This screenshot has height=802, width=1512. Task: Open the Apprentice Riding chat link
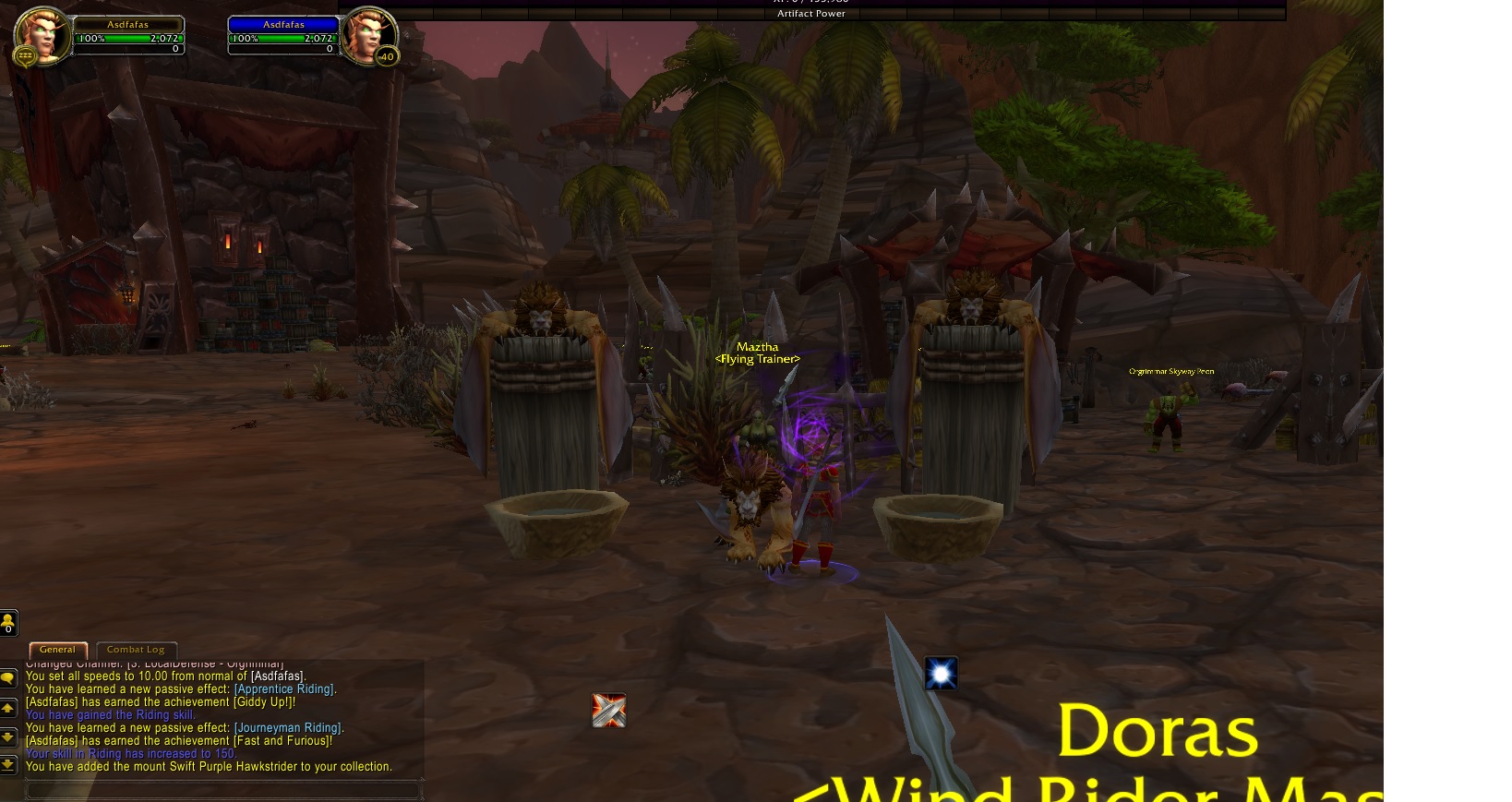click(x=284, y=689)
